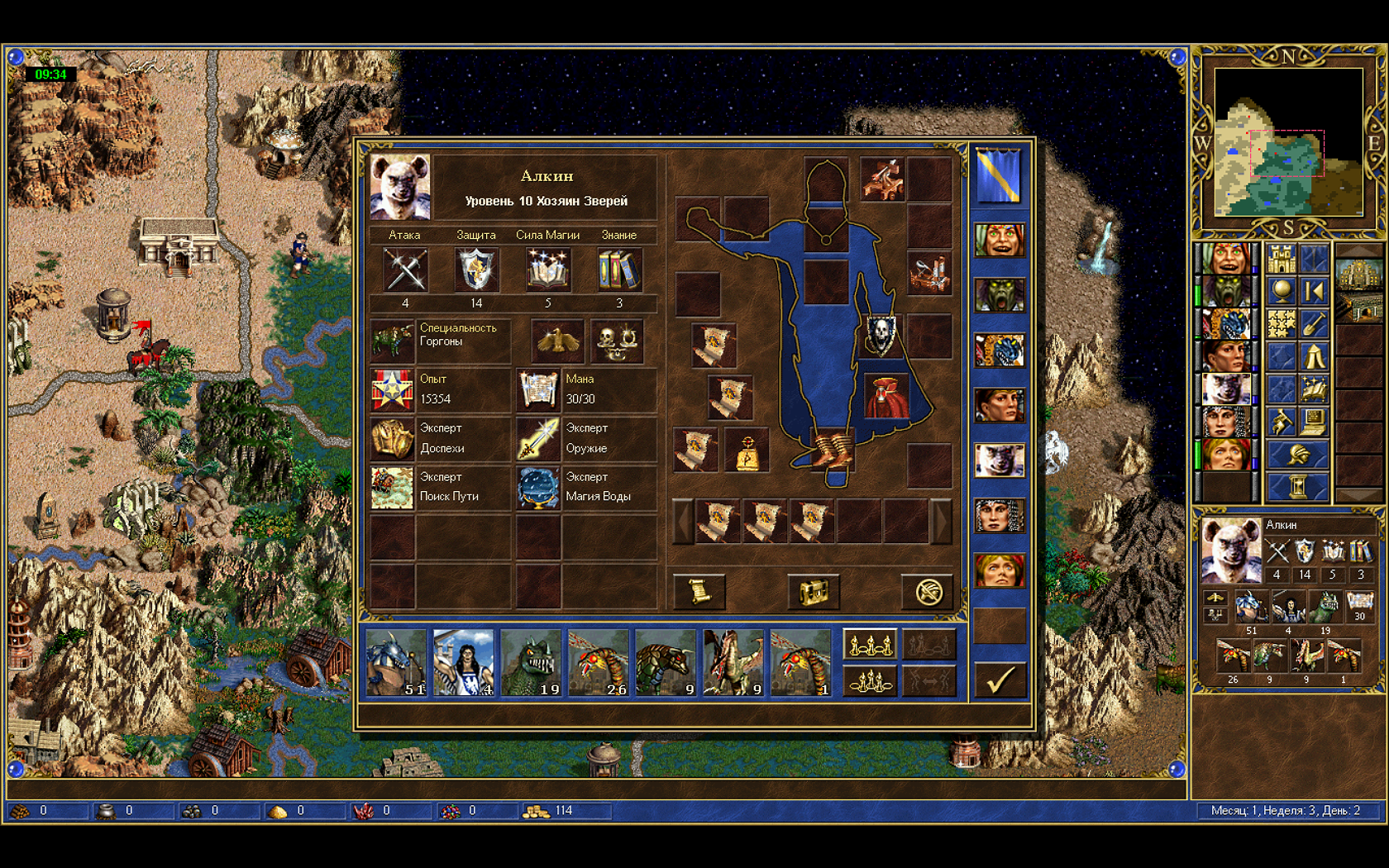Select the army stack of 51 creatures
Screen dimensions: 1389x868
[x=396, y=662]
